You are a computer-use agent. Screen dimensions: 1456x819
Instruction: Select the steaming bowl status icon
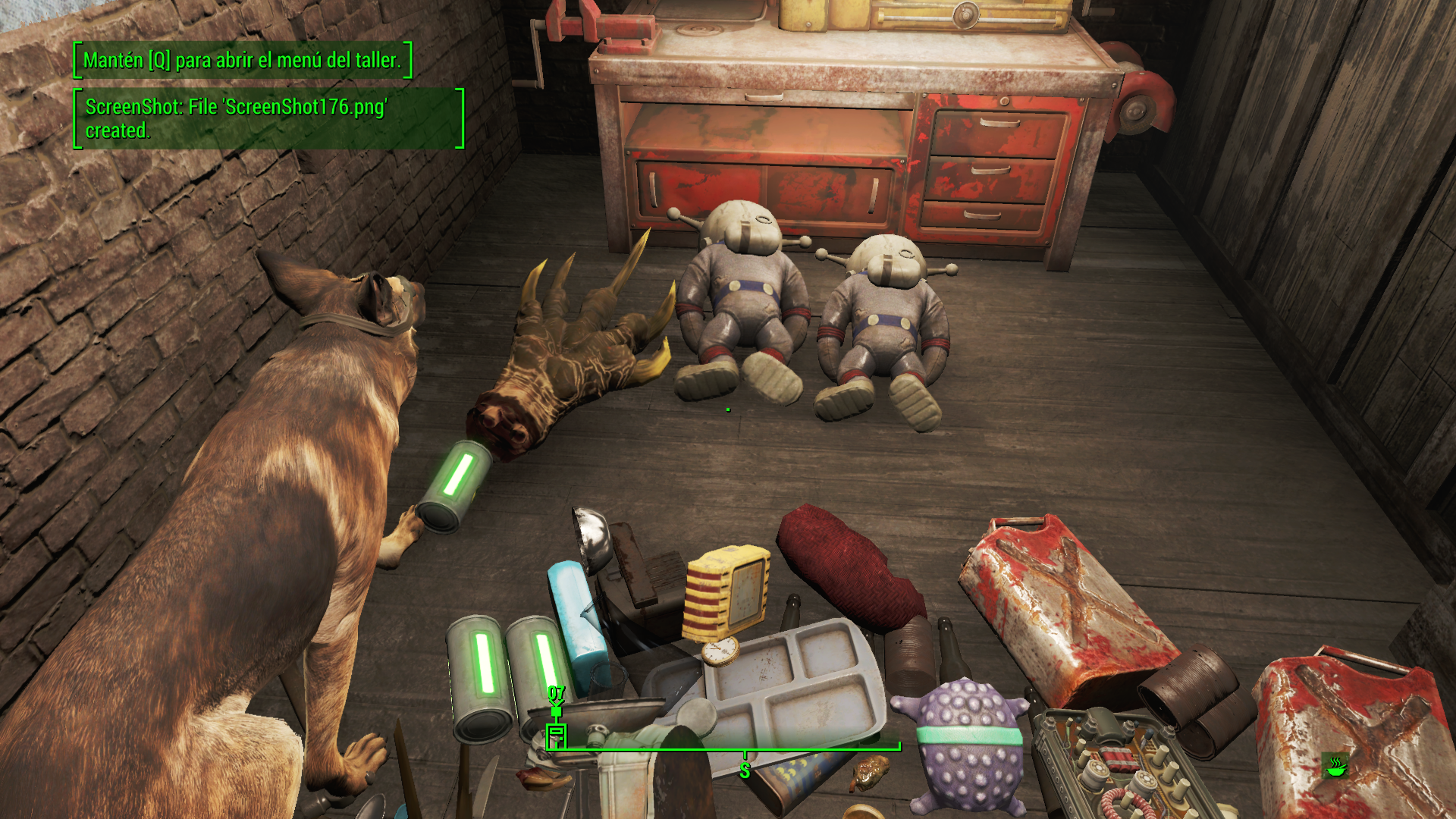click(1335, 765)
